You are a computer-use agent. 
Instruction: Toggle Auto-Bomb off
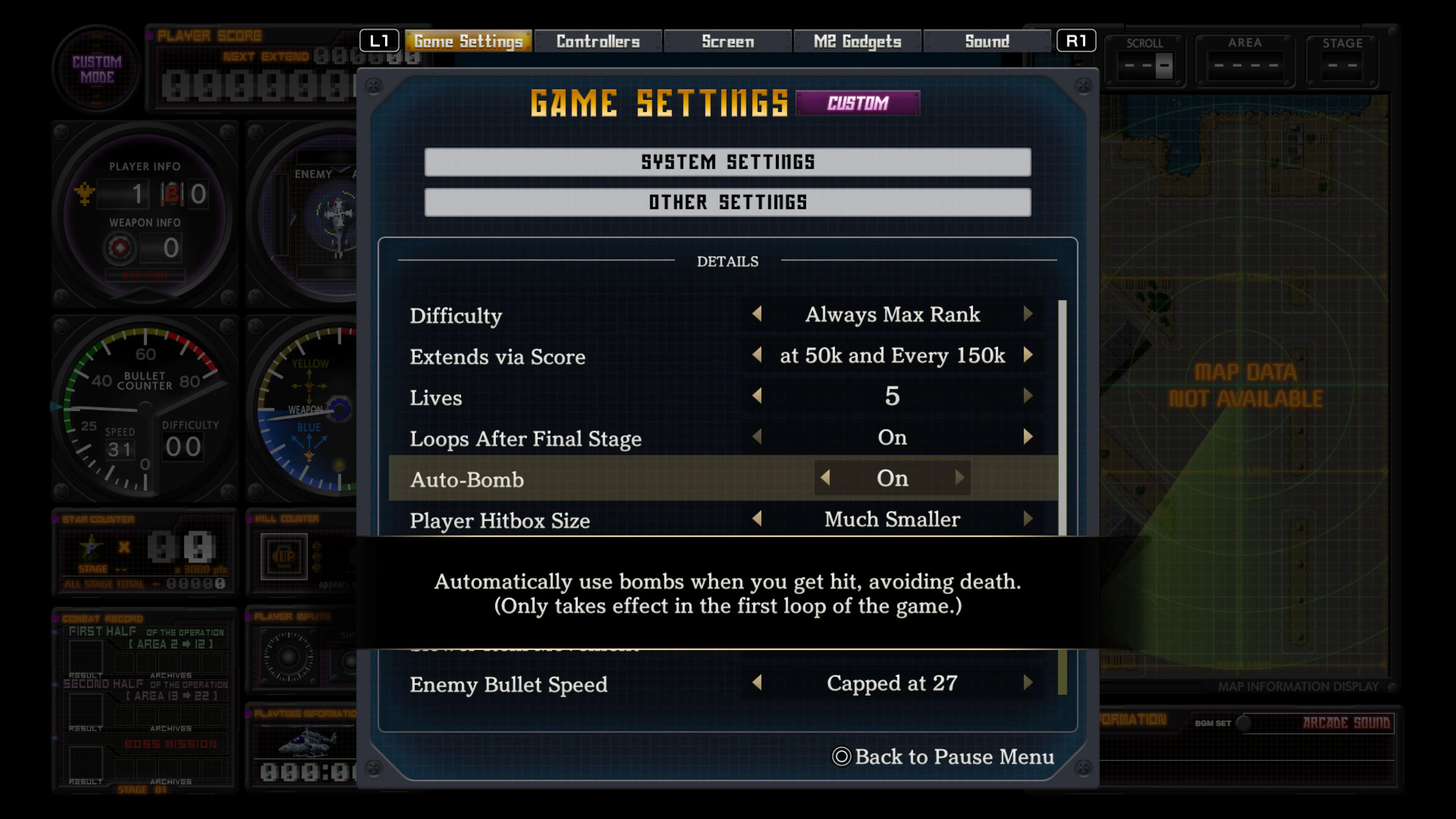coord(825,478)
